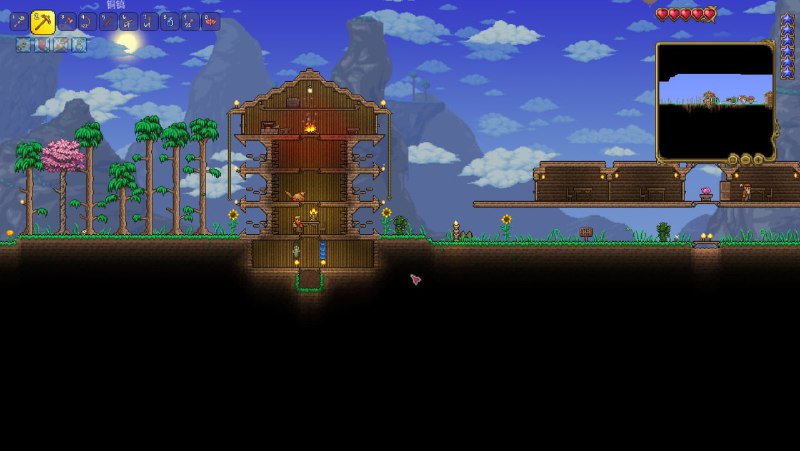Zoom out the minimap with the minus button
Image resolution: width=800 pixels, height=451 pixels.
pyautogui.click(x=746, y=159)
